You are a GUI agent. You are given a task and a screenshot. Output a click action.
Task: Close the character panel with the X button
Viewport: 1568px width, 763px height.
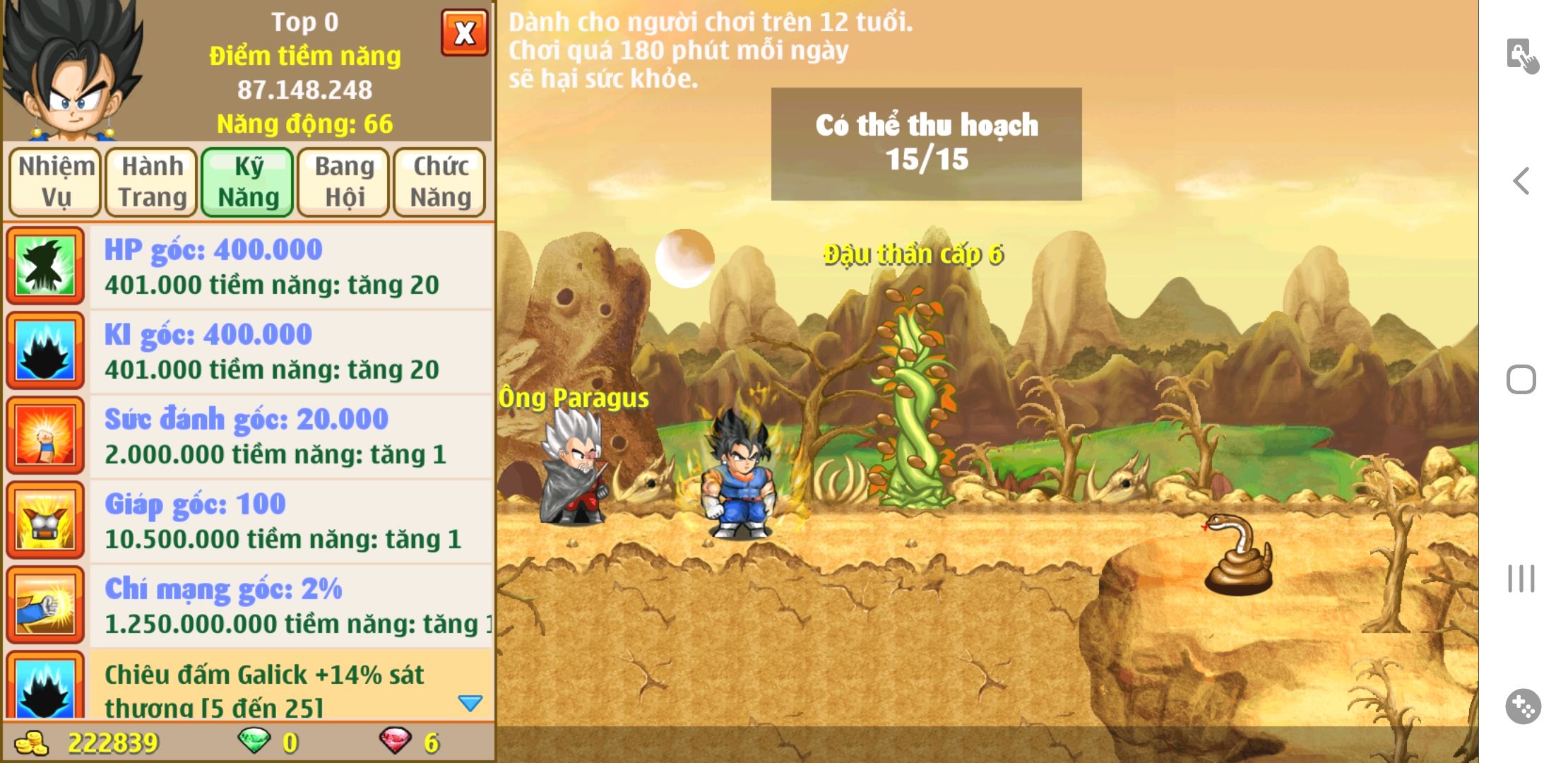pos(464,32)
